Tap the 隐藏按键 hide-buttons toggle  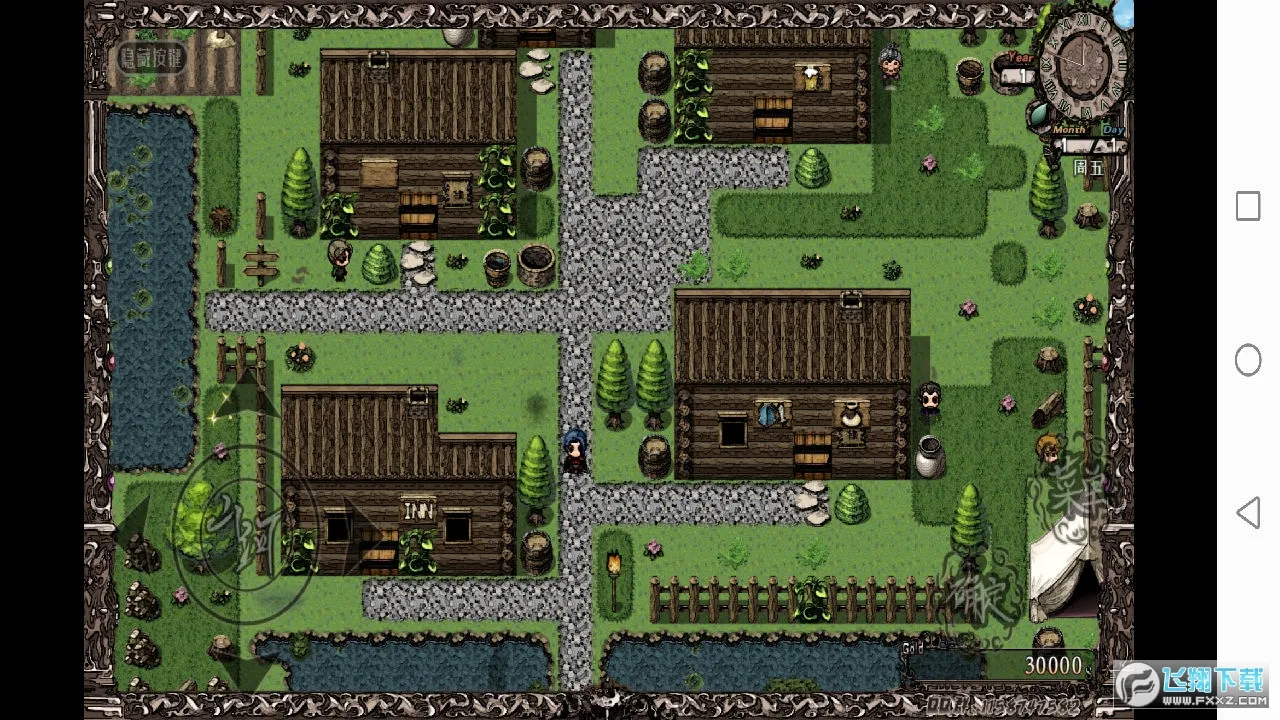point(152,57)
